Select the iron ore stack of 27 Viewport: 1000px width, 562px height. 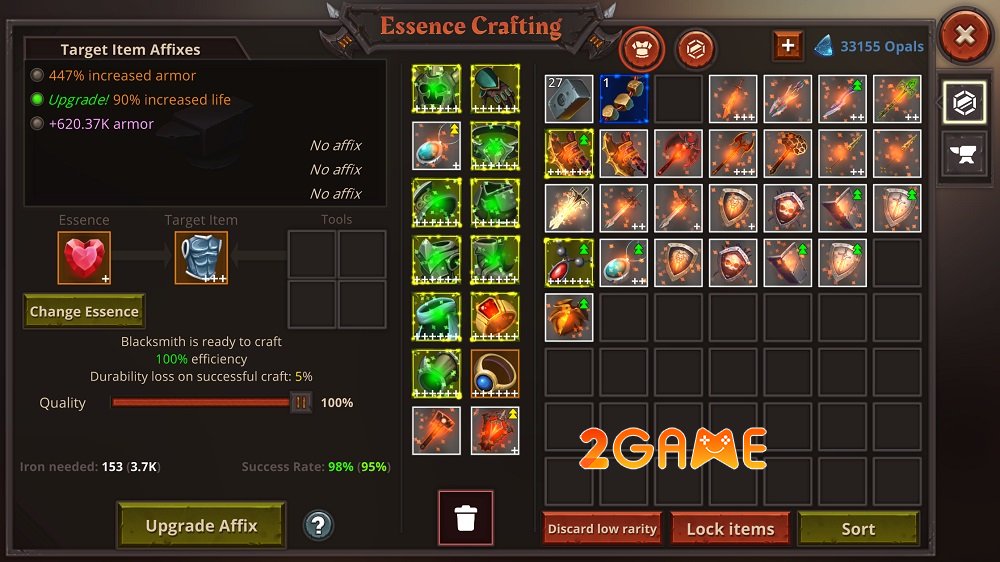[x=569, y=99]
